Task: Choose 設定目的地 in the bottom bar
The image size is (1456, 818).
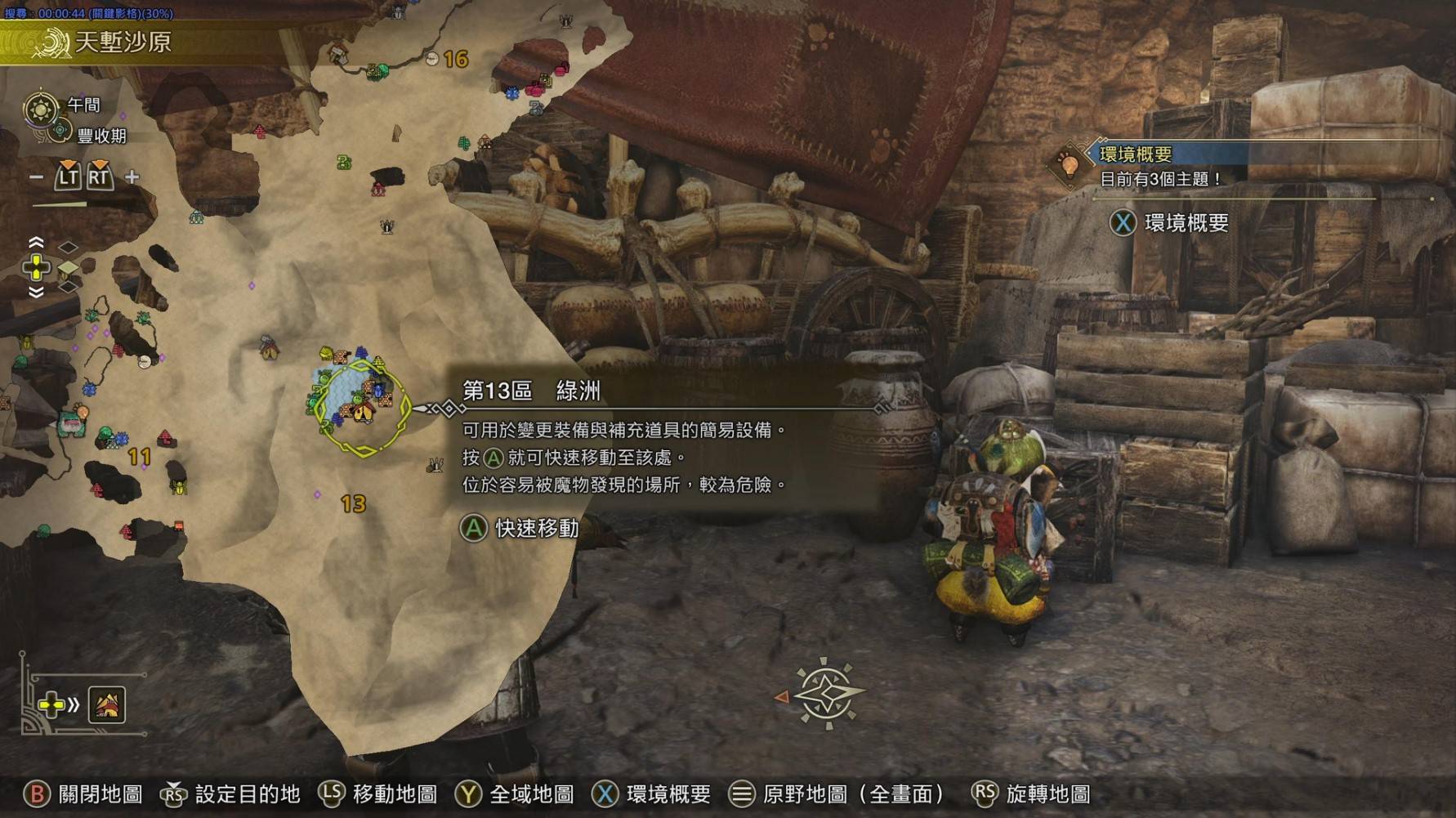Action: (x=231, y=793)
